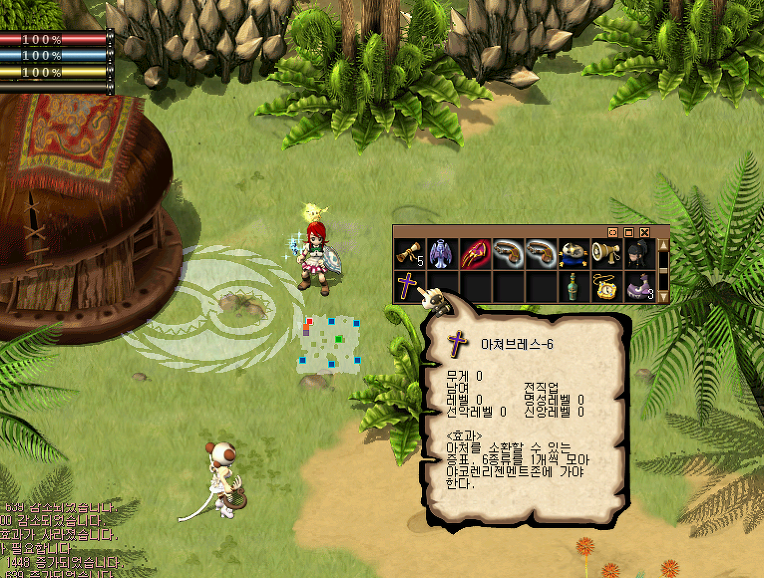Select the scroll stack of 5

[409, 254]
